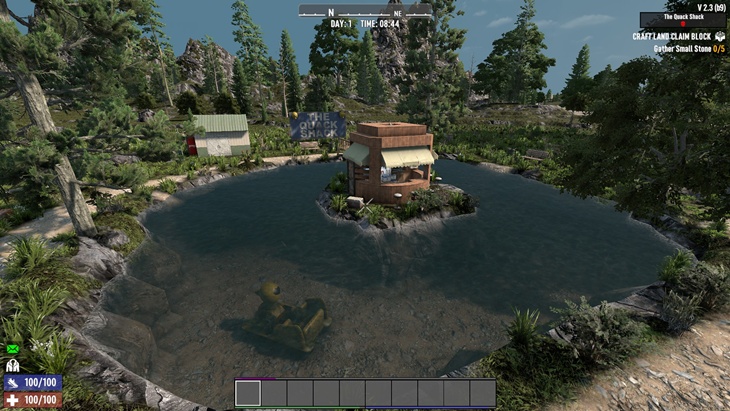The width and height of the screenshot is (730, 411).
Task: Click the land claim block quest icon
Action: click(719, 37)
